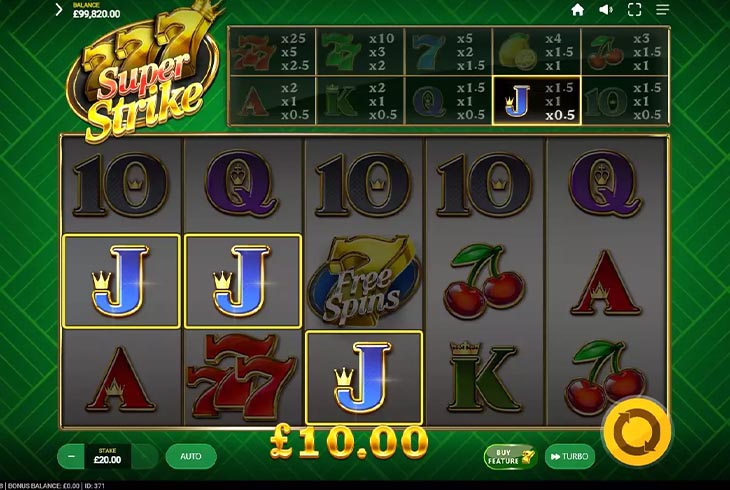
Task: Enable Turbo mode
Action: point(569,457)
